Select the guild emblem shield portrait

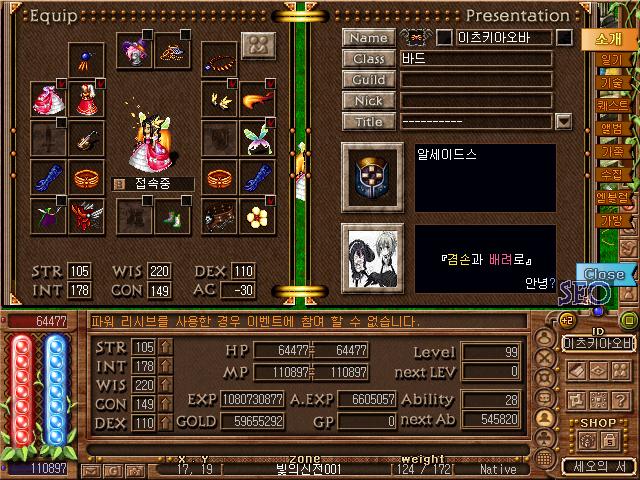pyautogui.click(x=372, y=176)
